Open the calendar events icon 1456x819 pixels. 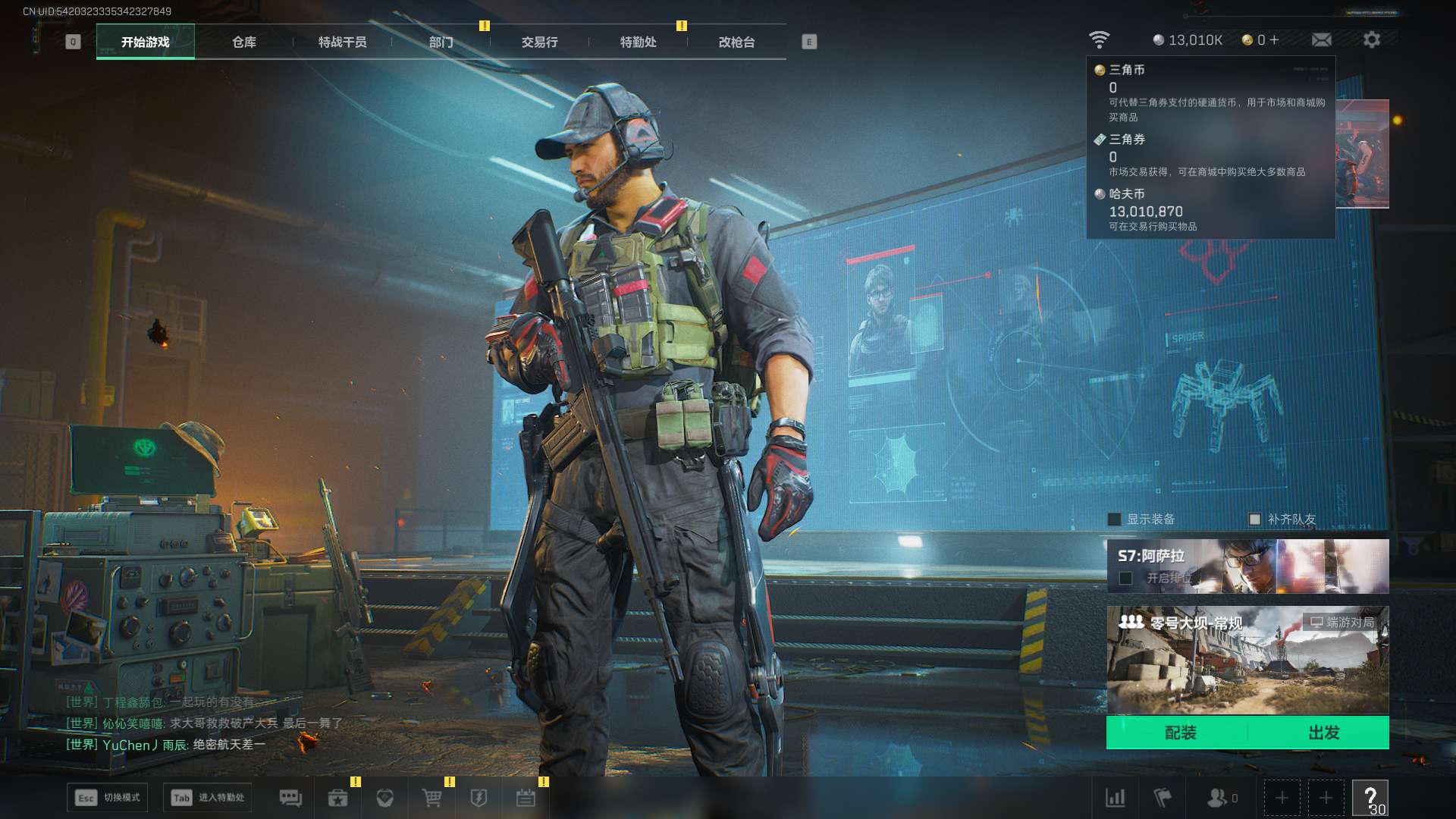pyautogui.click(x=526, y=798)
